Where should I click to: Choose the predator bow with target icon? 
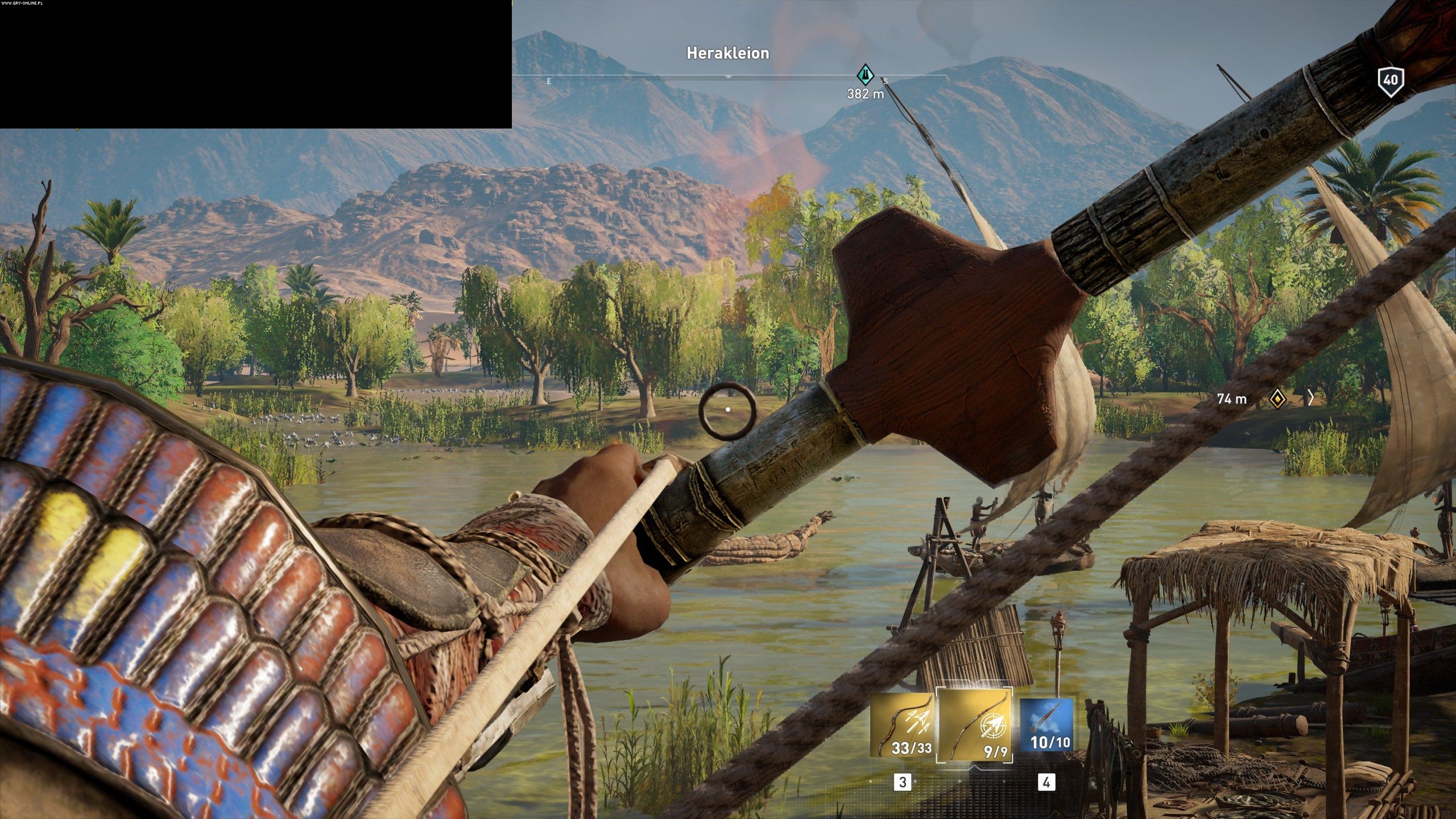click(x=975, y=726)
